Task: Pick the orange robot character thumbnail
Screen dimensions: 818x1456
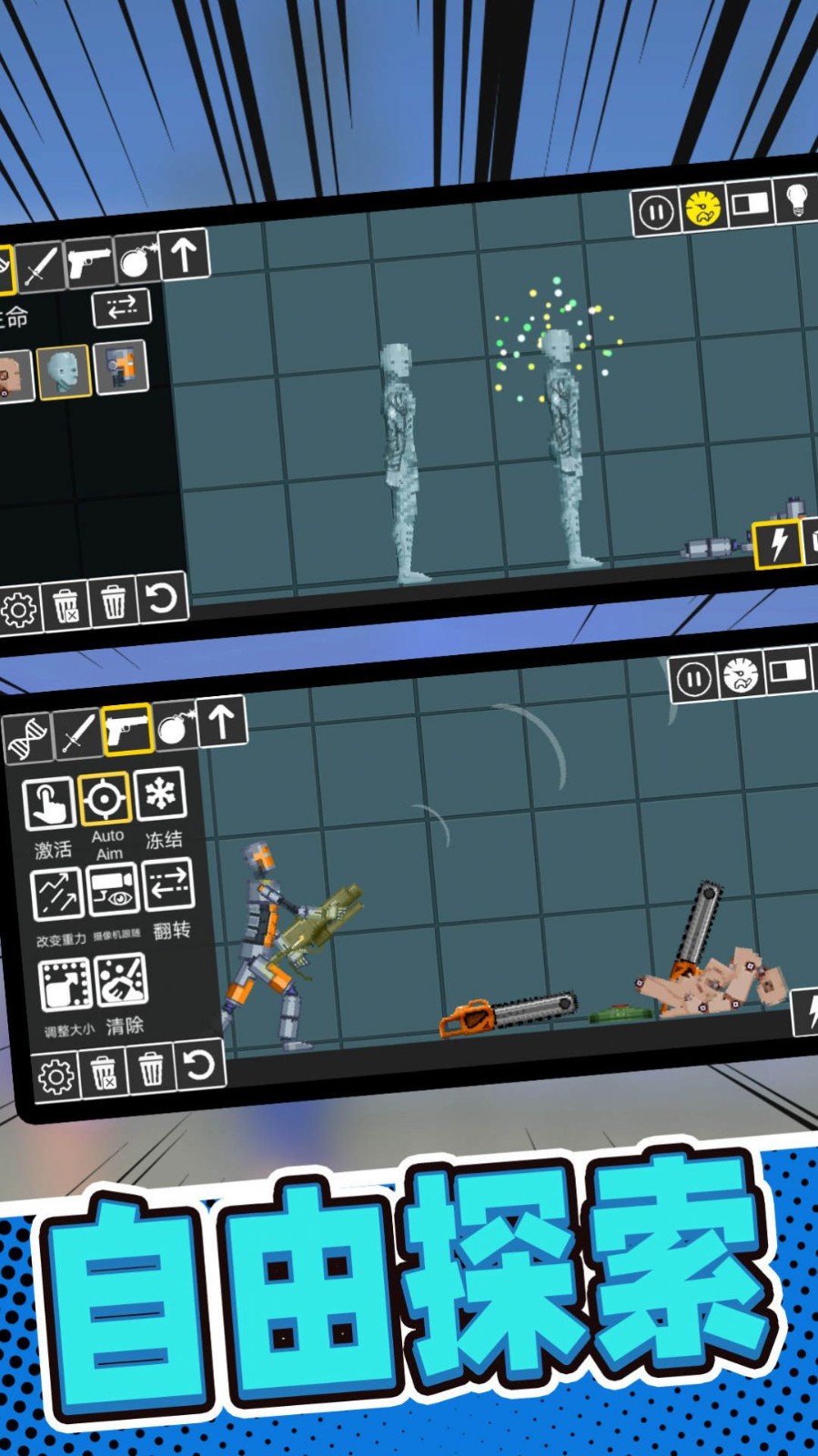Action: (x=120, y=366)
